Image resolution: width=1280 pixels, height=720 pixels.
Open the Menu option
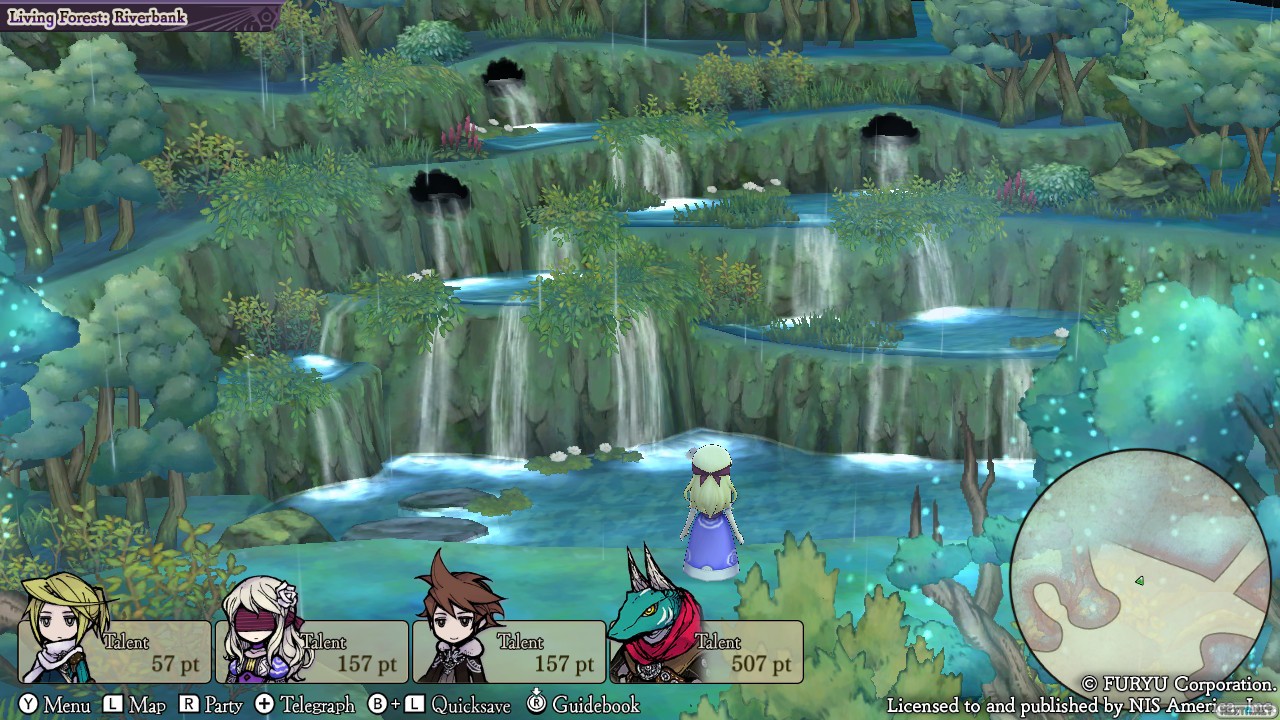pos(66,705)
